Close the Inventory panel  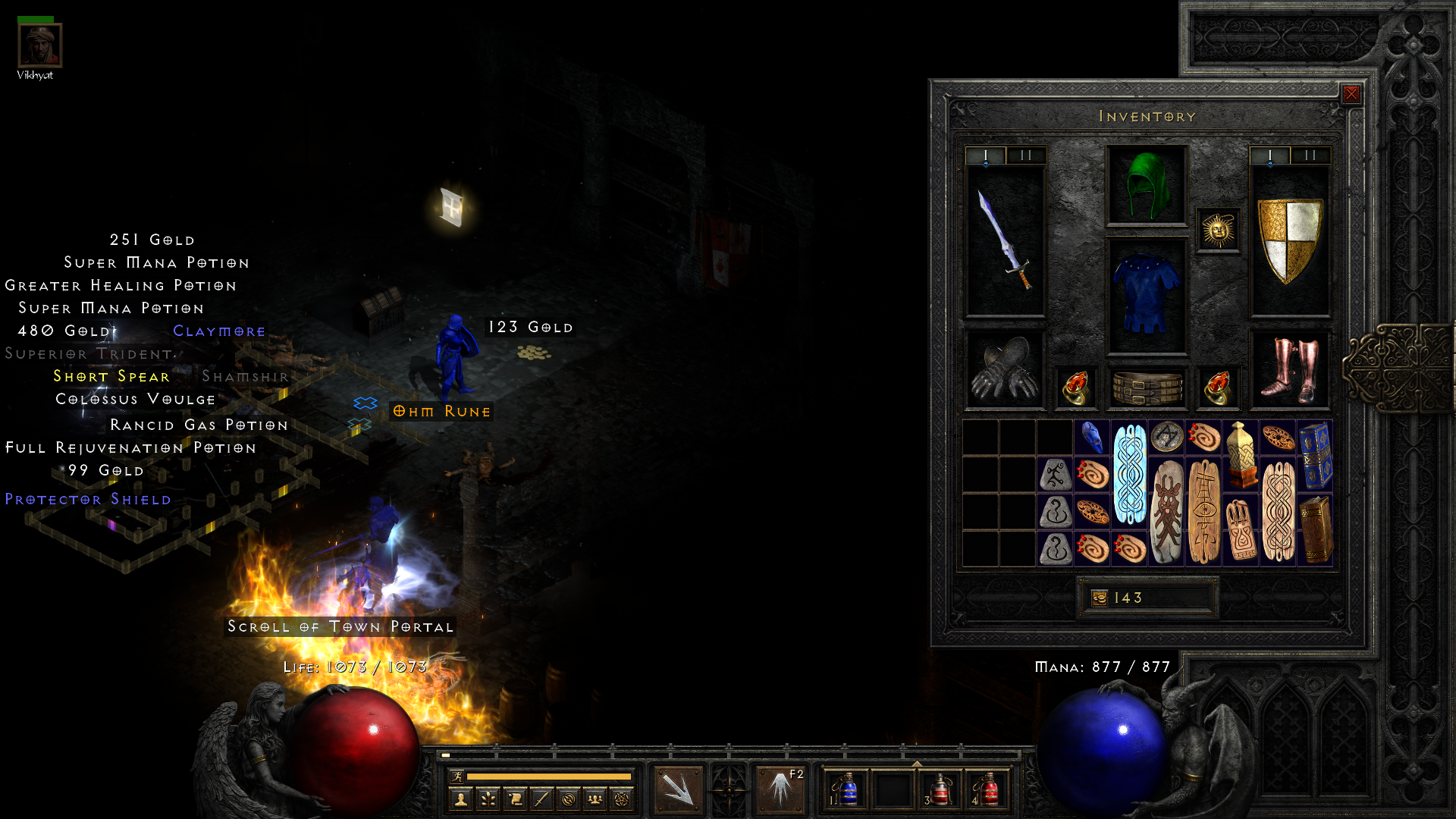1351,94
